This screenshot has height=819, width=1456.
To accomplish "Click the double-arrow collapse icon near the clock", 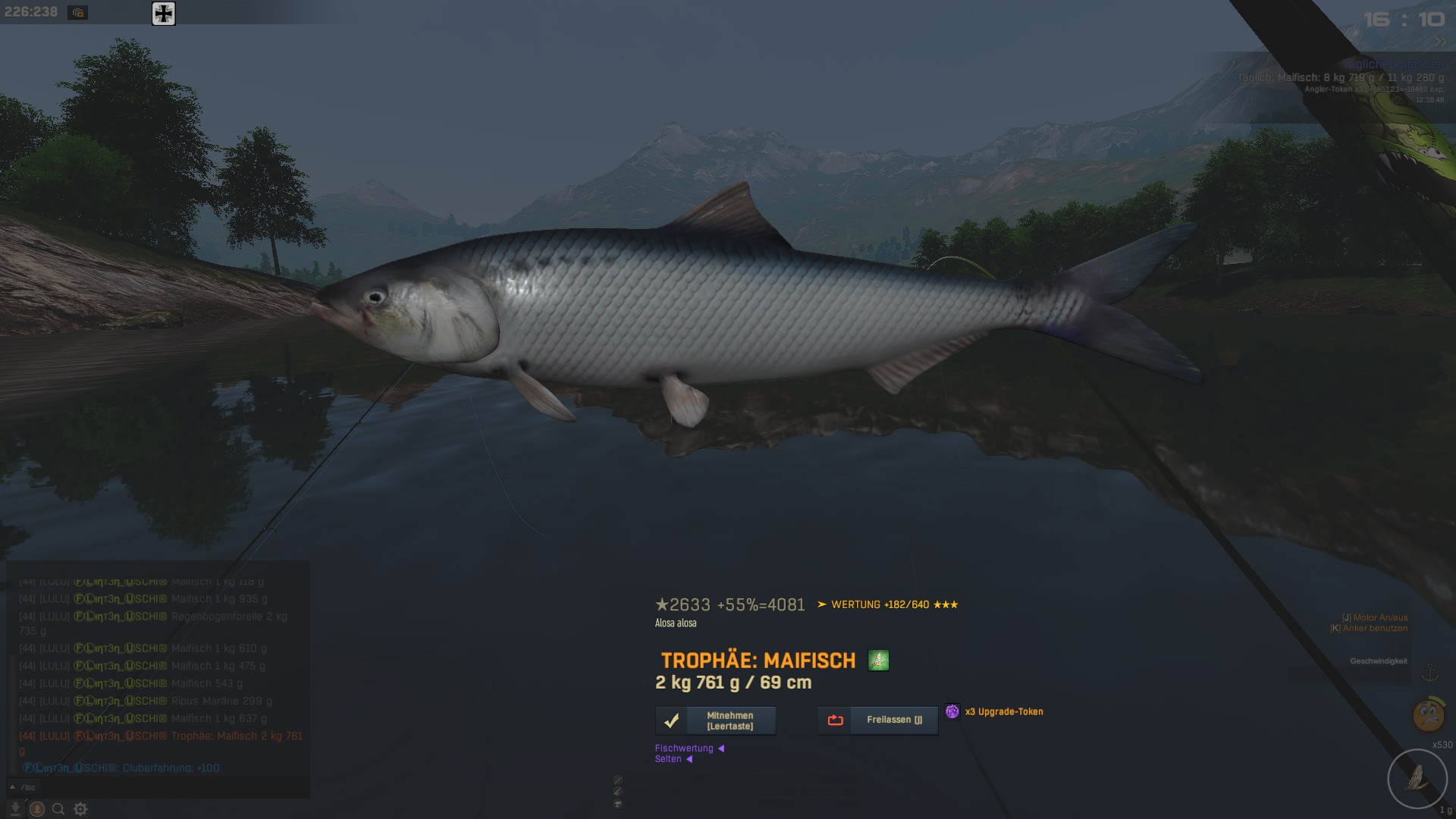I will 1440,42.
